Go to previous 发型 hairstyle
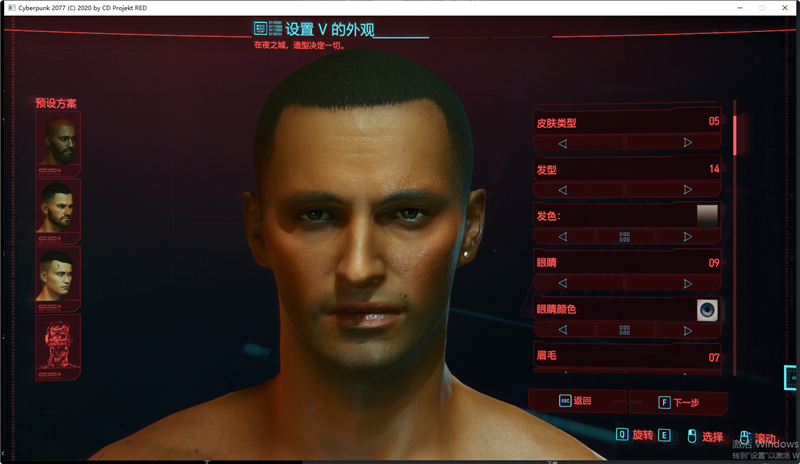This screenshot has width=800, height=464. pos(563,190)
